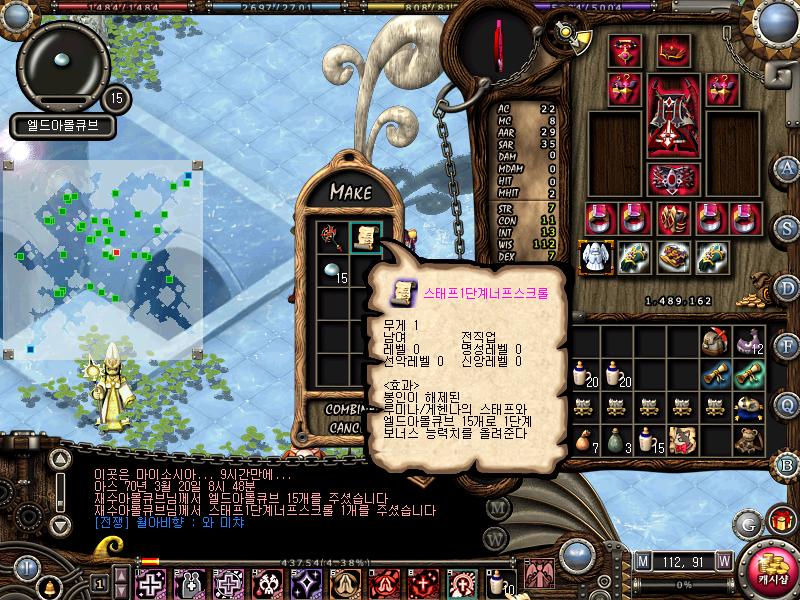Image resolution: width=800 pixels, height=600 pixels.
Task: Click the round F side button
Action: tap(786, 347)
